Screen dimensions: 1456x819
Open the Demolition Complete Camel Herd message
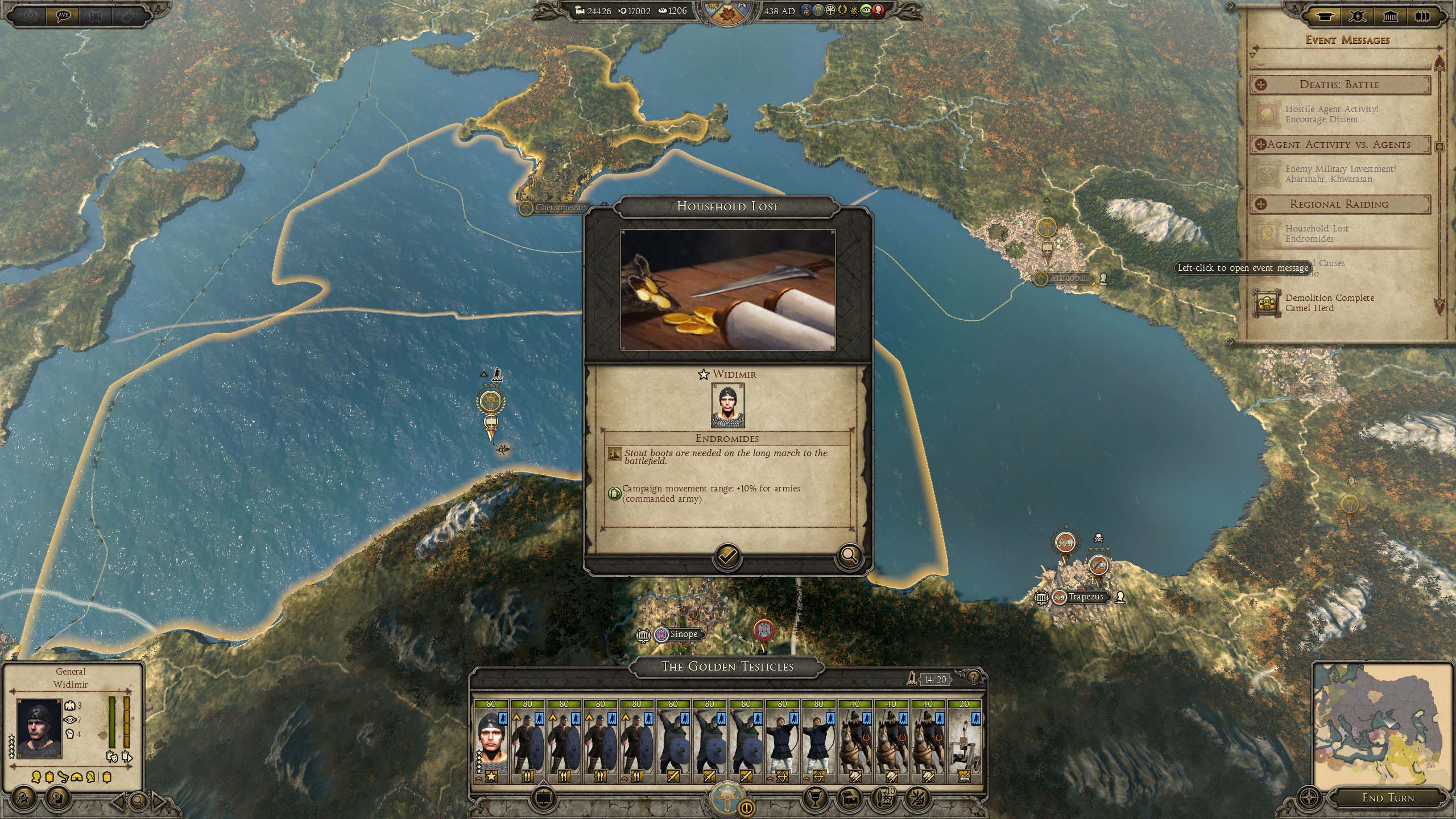click(1329, 303)
